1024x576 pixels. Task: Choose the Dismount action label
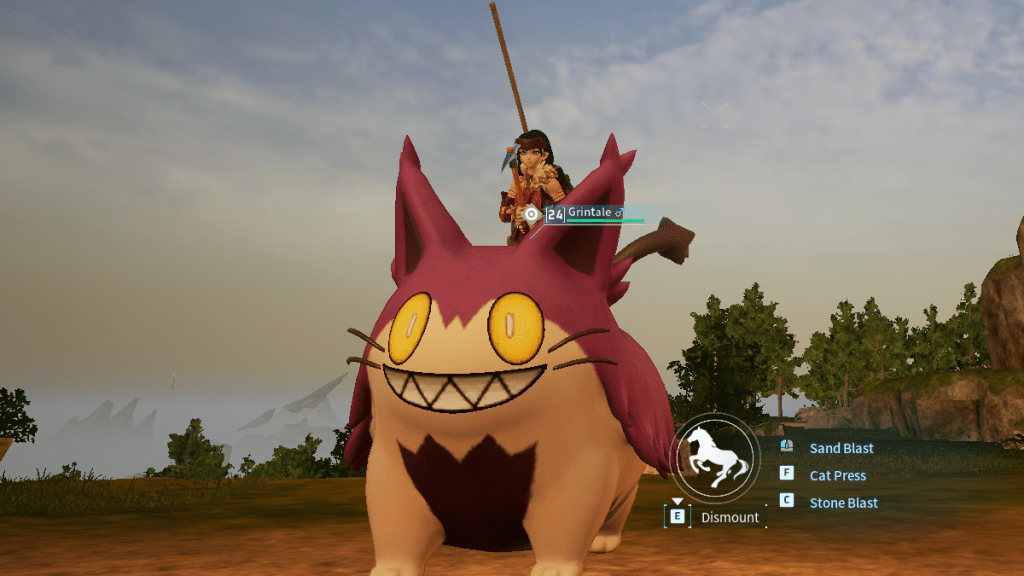point(729,517)
